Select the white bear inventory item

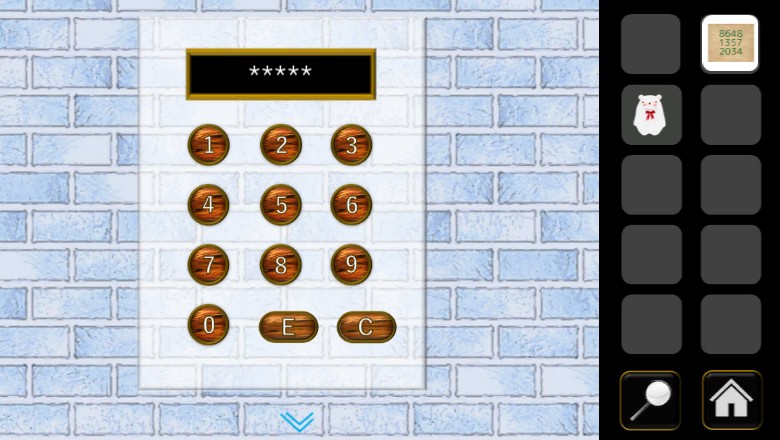pyautogui.click(x=650, y=115)
